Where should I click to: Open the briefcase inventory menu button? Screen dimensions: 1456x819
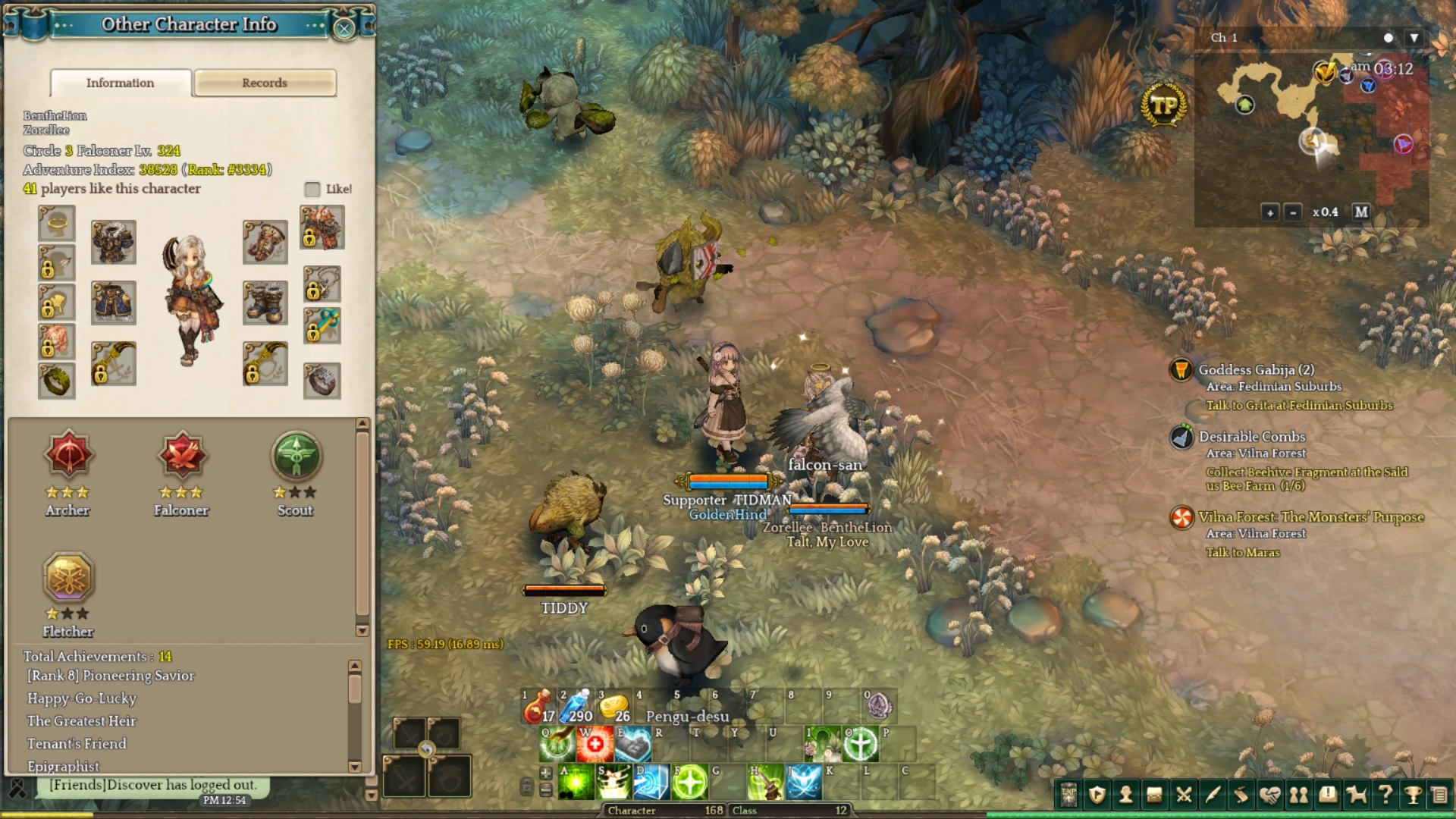tap(1154, 794)
